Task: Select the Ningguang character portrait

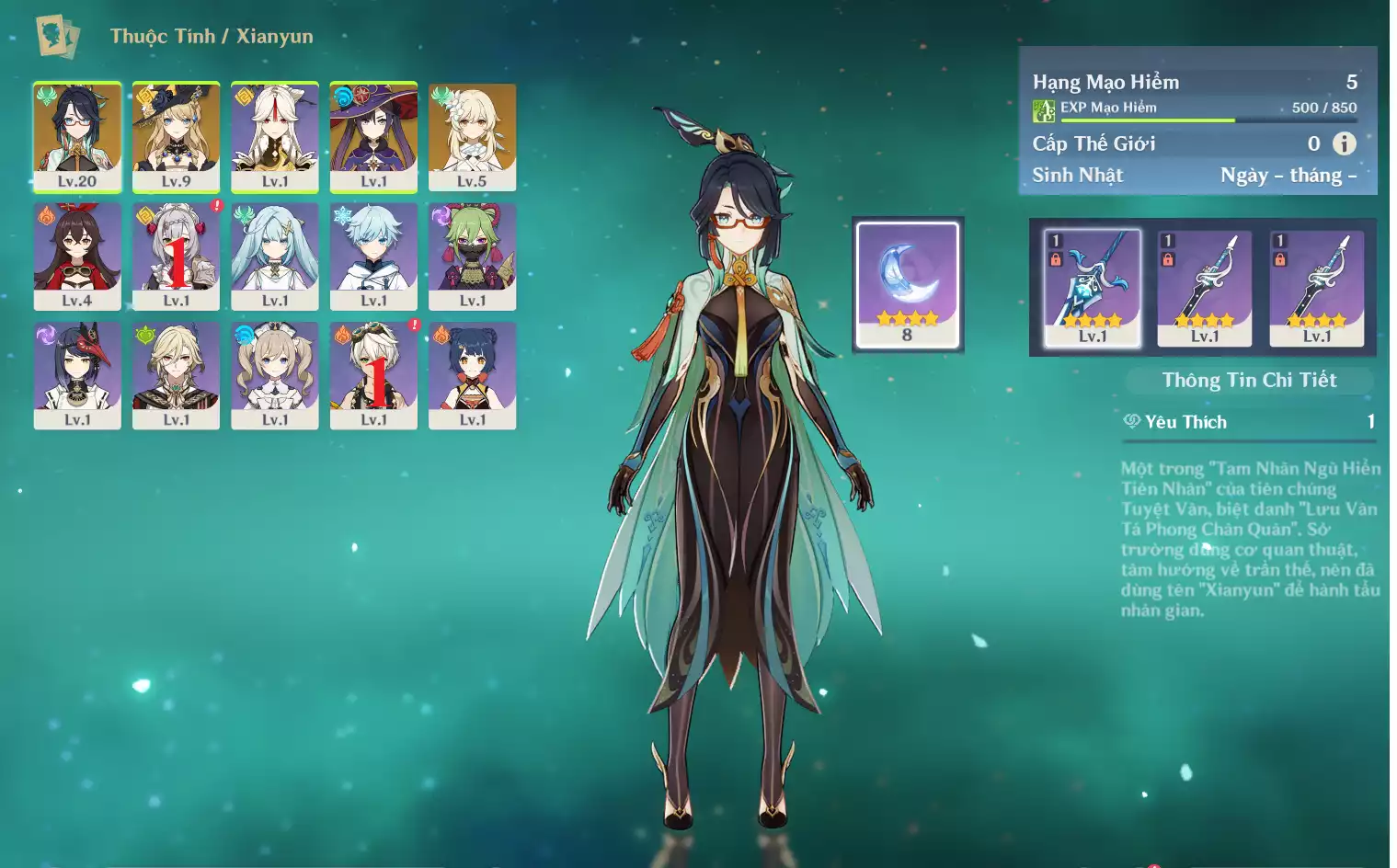Action: (x=274, y=136)
